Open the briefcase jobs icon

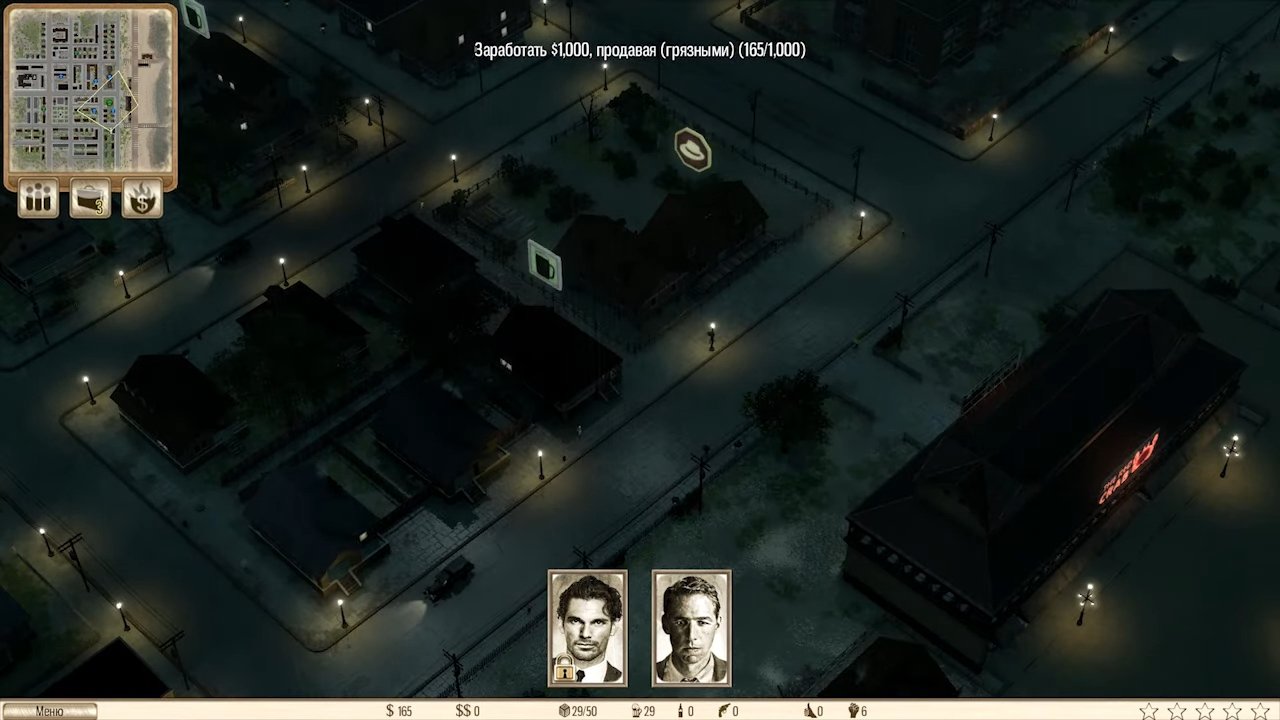(90, 198)
